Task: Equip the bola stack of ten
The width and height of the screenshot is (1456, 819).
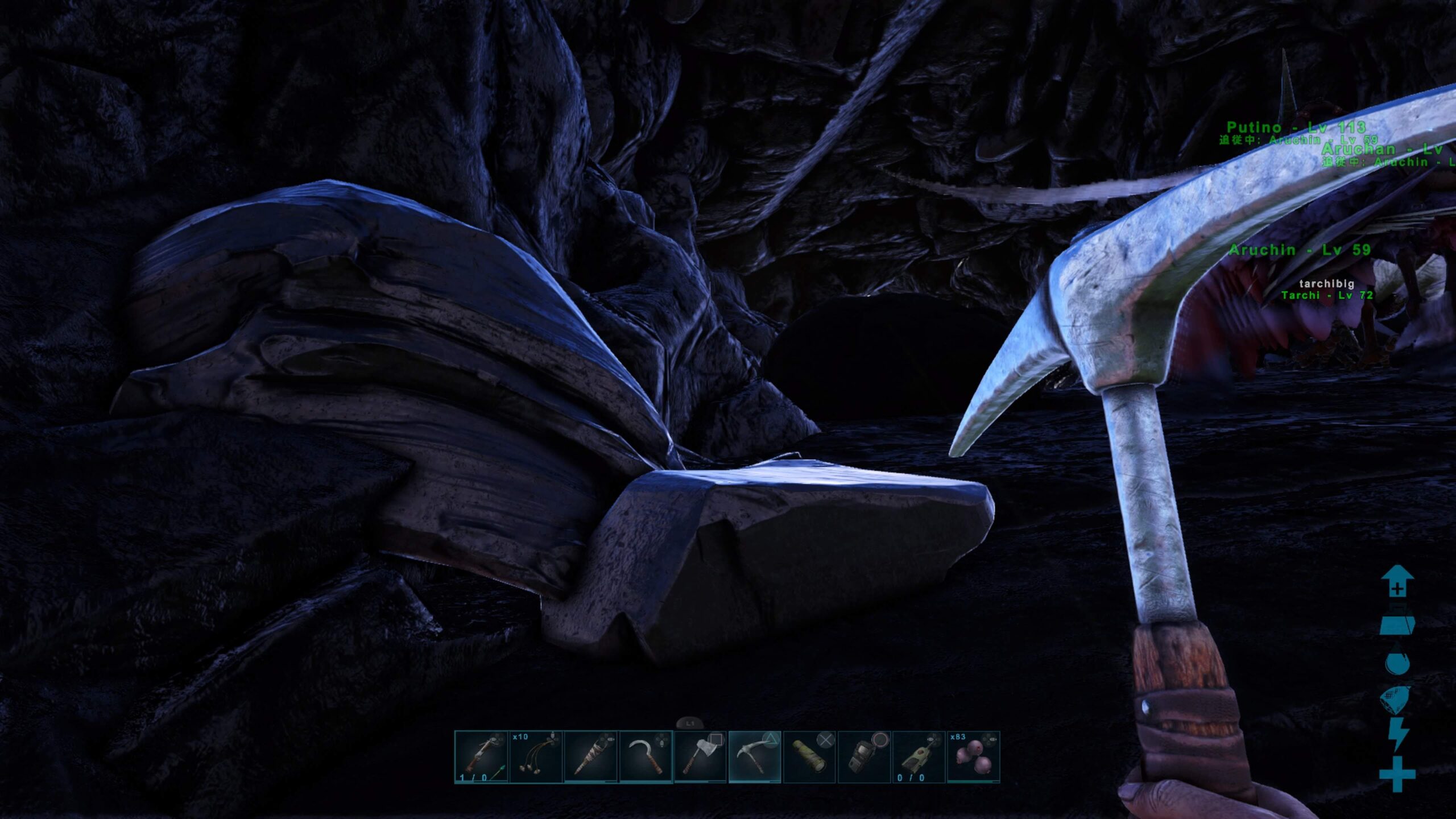Action: [x=536, y=757]
